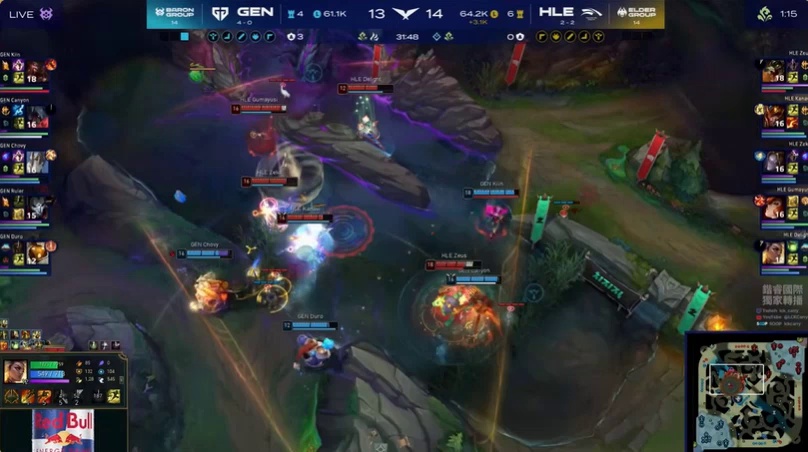Click the HLE team logo on scoreboard
Viewport: 808px width, 452px height.
point(593,13)
